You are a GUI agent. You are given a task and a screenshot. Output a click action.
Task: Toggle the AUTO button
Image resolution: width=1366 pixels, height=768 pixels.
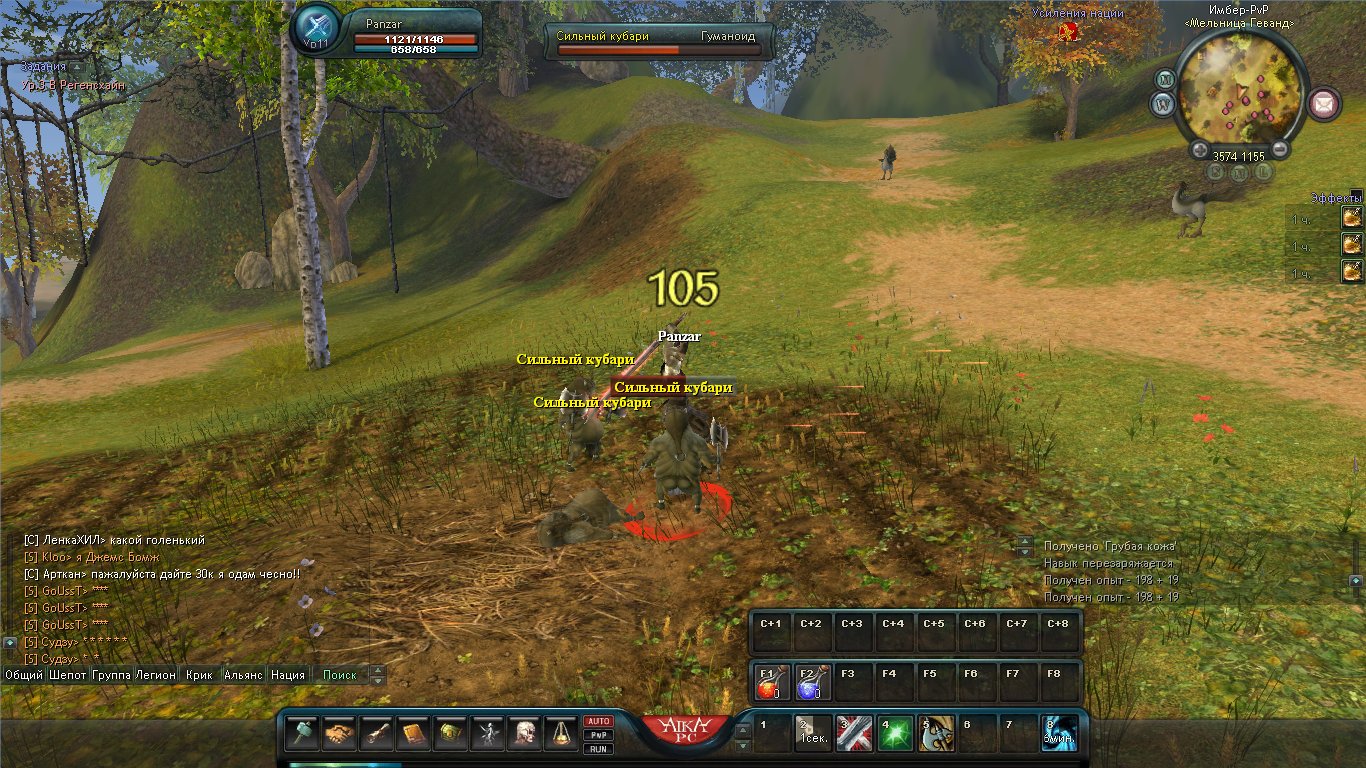coord(598,721)
